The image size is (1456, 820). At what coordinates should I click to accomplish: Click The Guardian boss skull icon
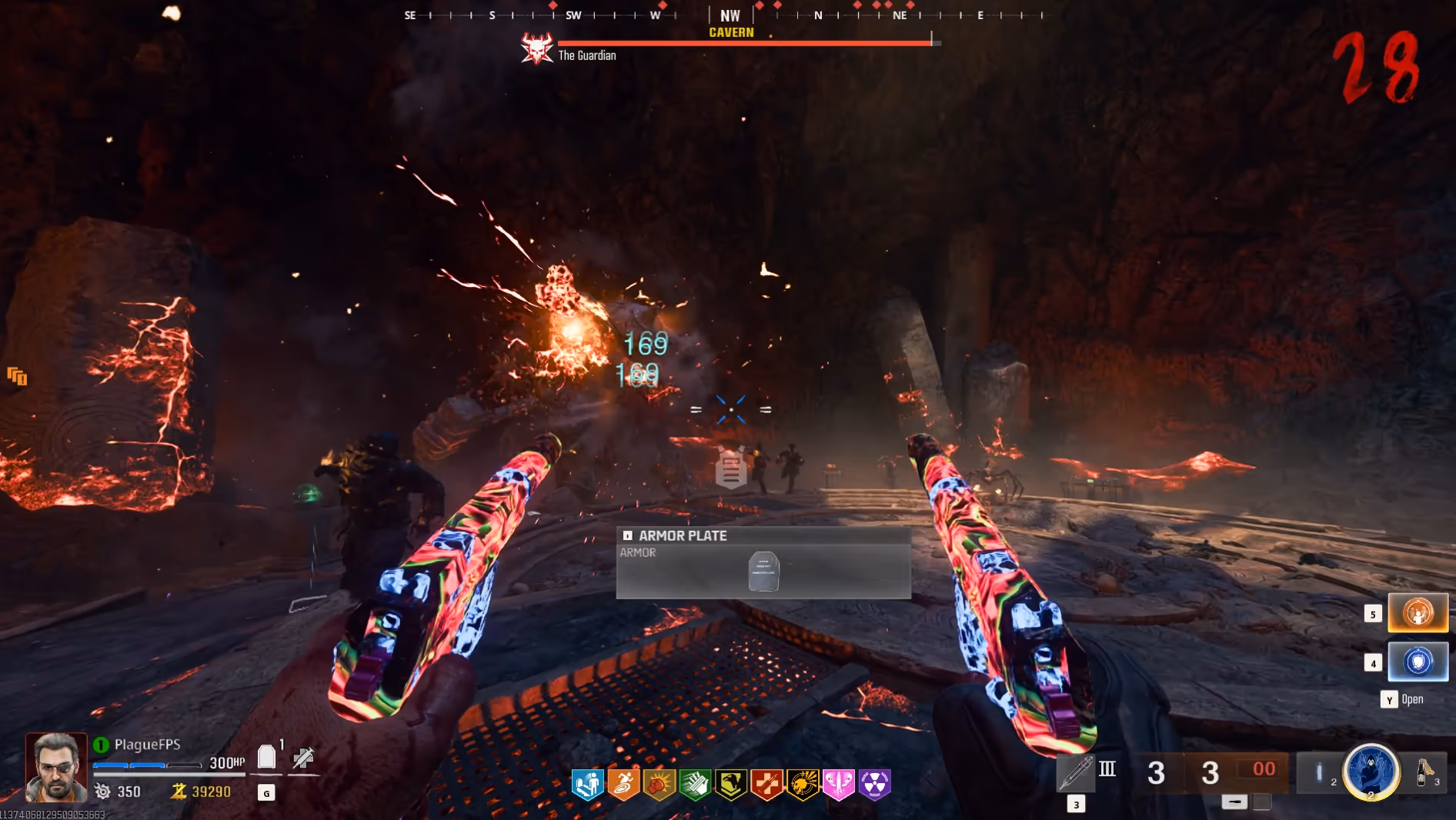536,48
